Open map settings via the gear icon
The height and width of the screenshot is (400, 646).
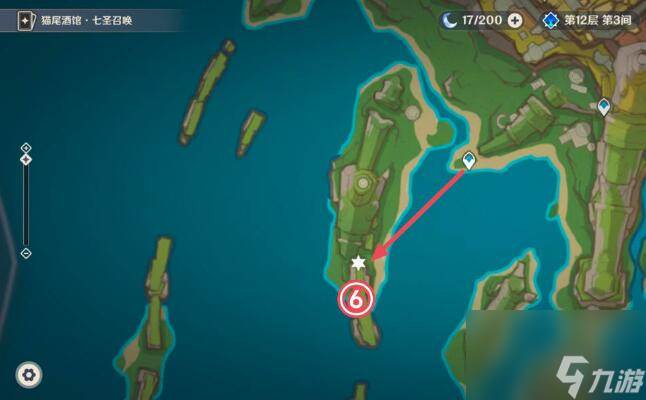[30, 374]
